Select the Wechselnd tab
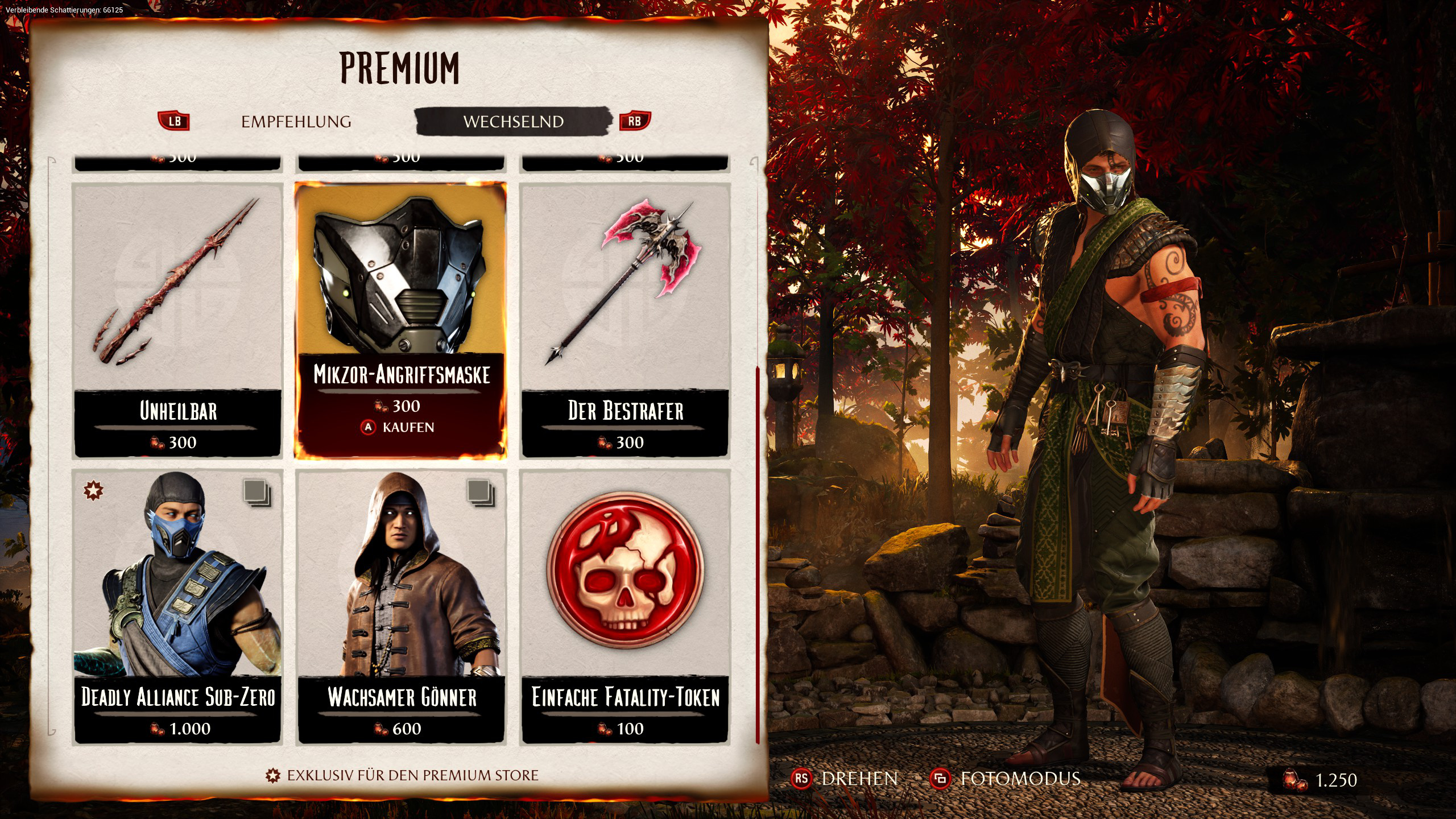Image resolution: width=1456 pixels, height=819 pixels. (513, 122)
